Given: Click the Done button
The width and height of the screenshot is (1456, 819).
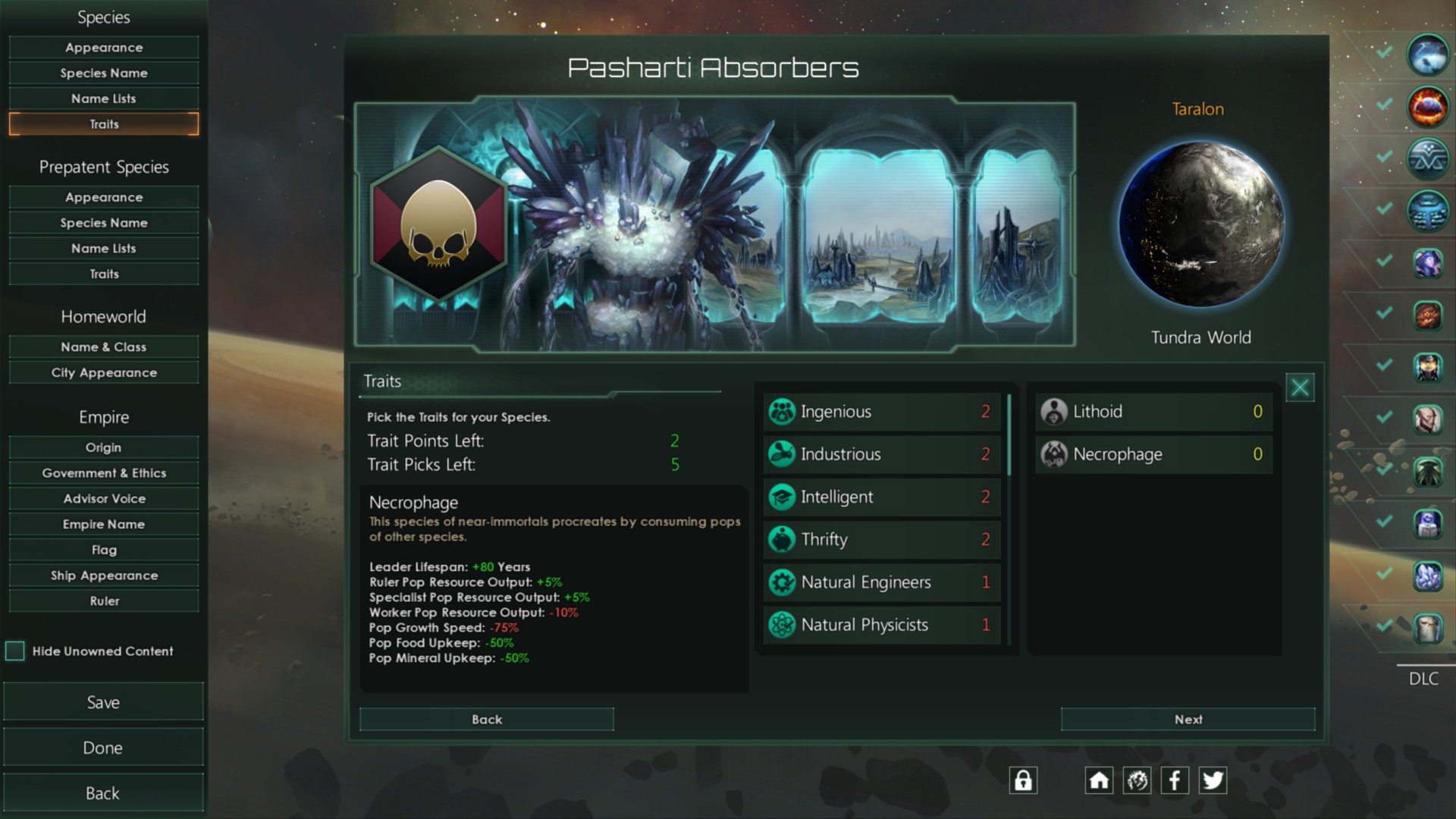Looking at the screenshot, I should (x=103, y=748).
